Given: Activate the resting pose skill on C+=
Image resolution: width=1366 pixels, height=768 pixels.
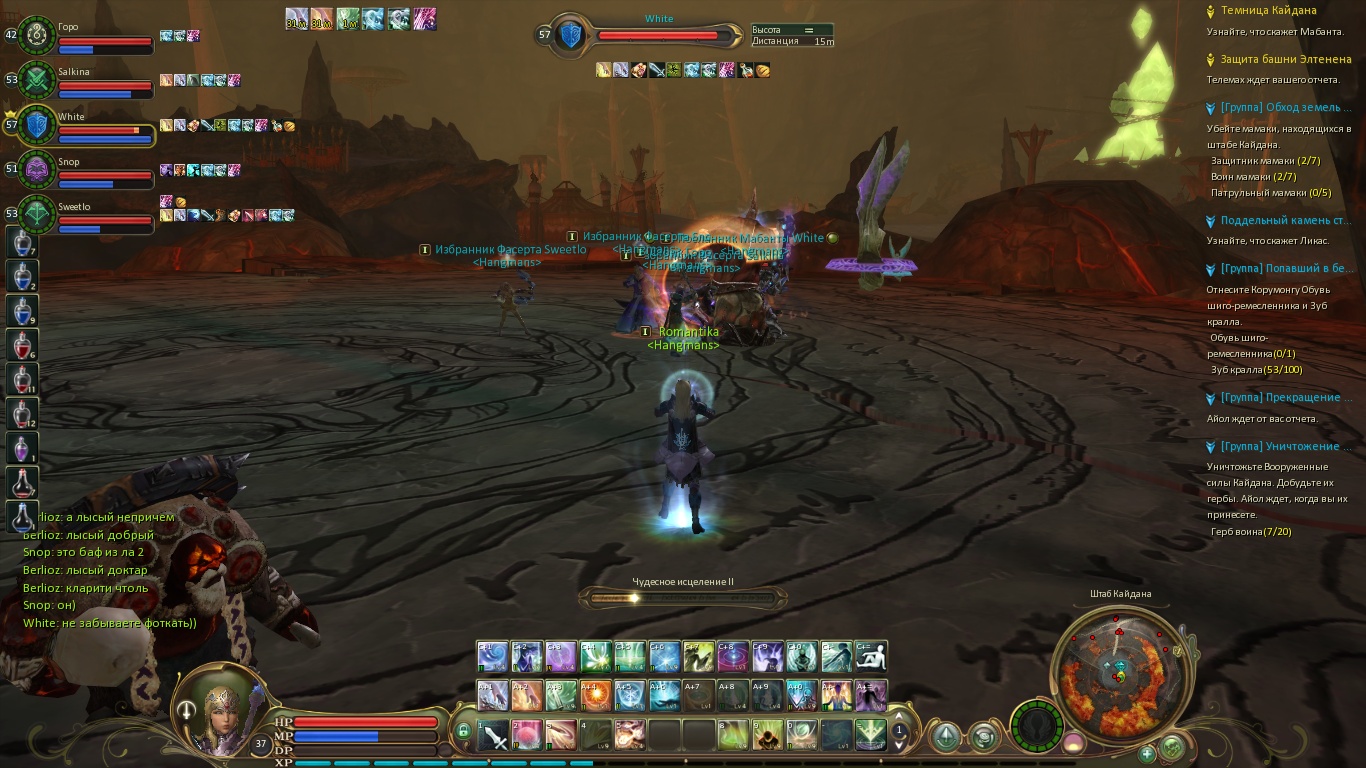Looking at the screenshot, I should pos(870,656).
